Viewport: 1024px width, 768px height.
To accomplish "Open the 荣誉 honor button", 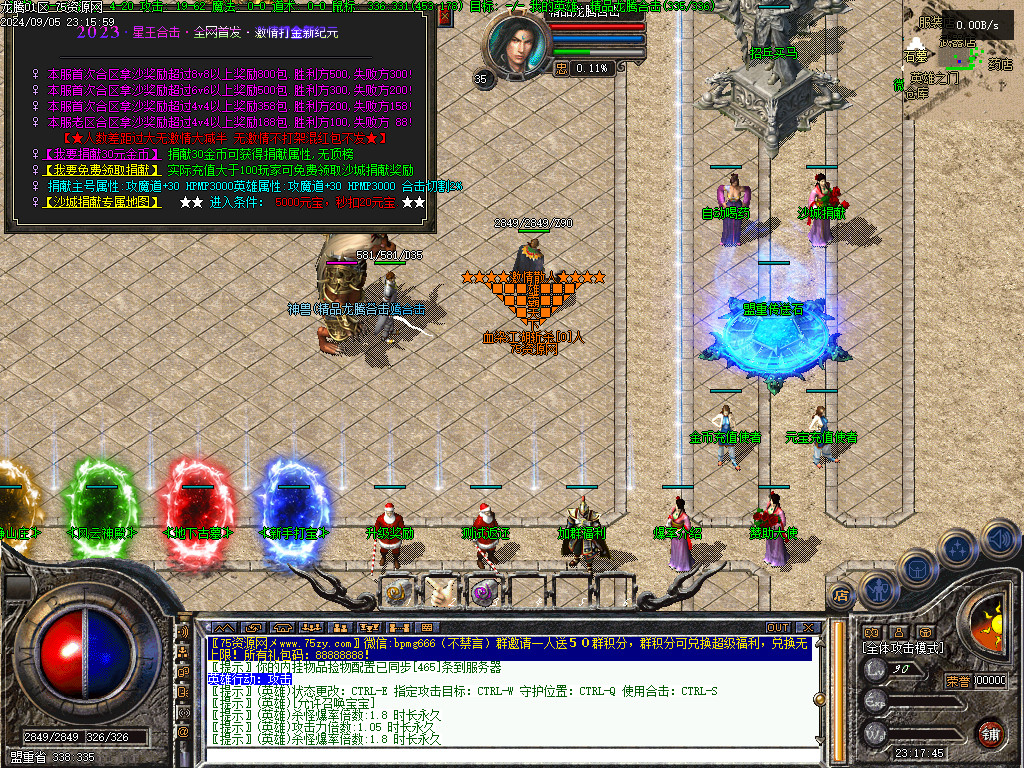I will point(957,681).
